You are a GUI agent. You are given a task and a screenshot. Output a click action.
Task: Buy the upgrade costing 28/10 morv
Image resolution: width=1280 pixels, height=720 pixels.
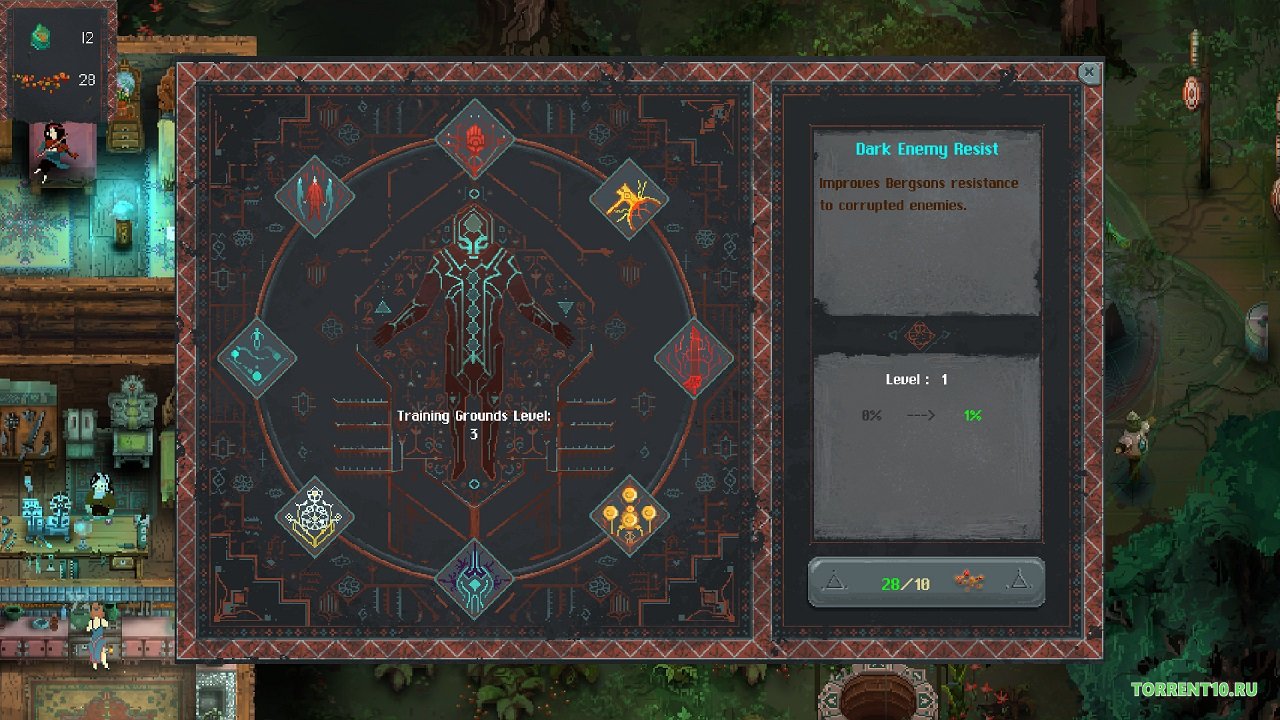(926, 582)
